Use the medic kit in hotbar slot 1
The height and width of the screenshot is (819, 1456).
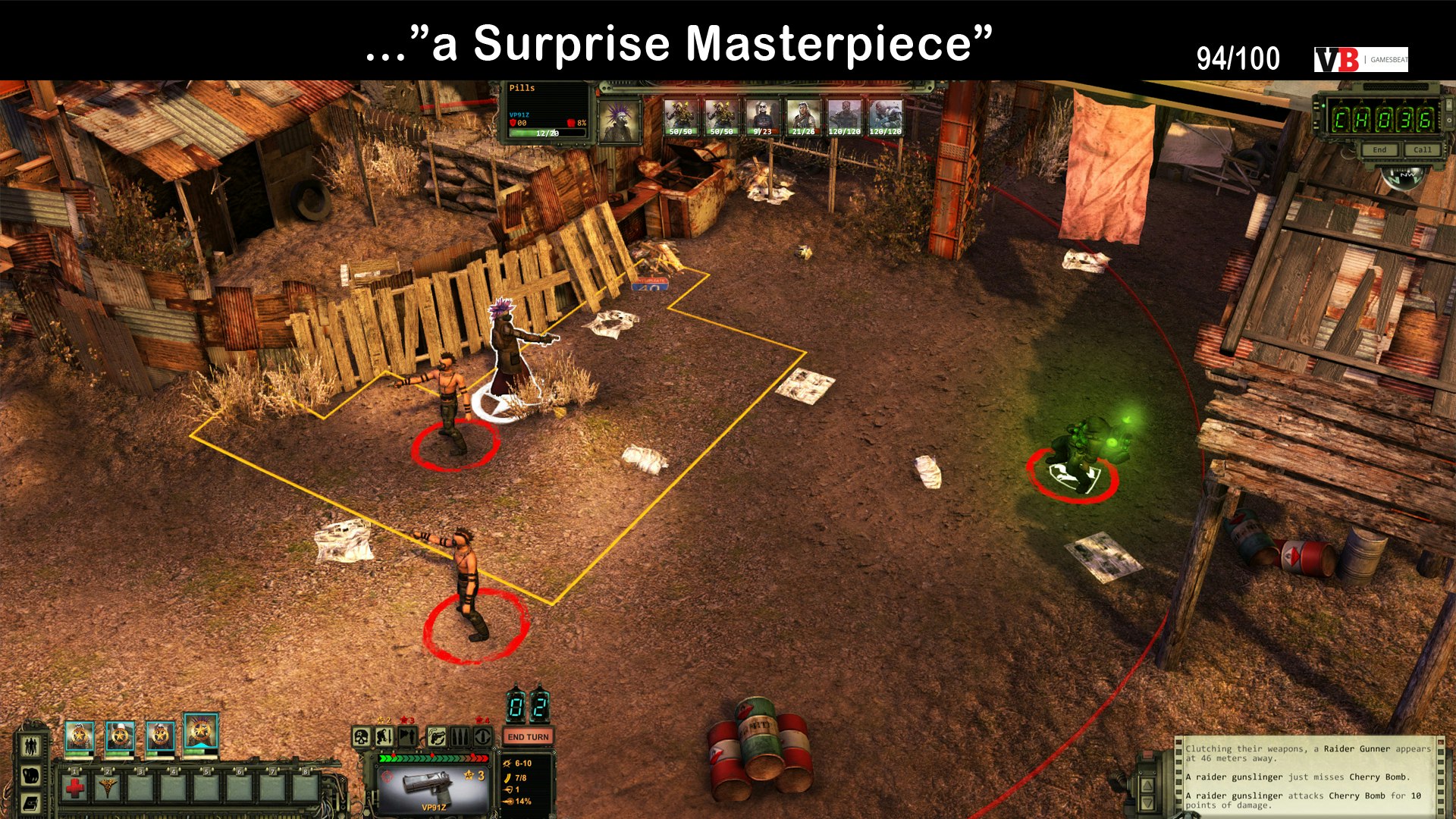74,787
